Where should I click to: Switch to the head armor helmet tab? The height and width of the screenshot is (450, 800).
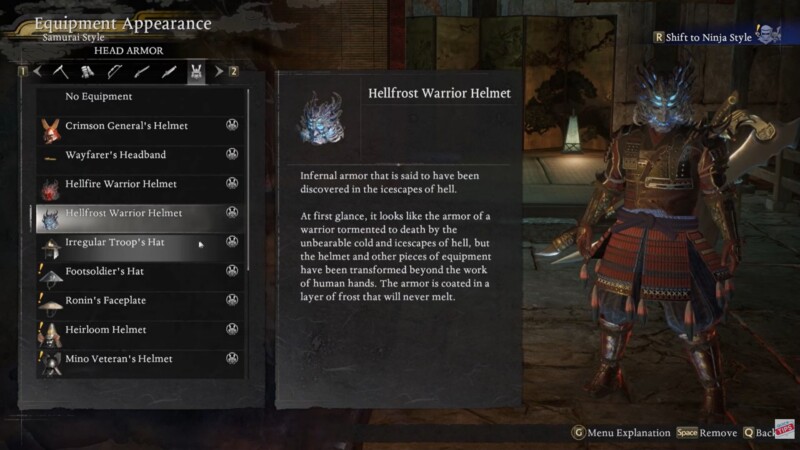tap(197, 71)
